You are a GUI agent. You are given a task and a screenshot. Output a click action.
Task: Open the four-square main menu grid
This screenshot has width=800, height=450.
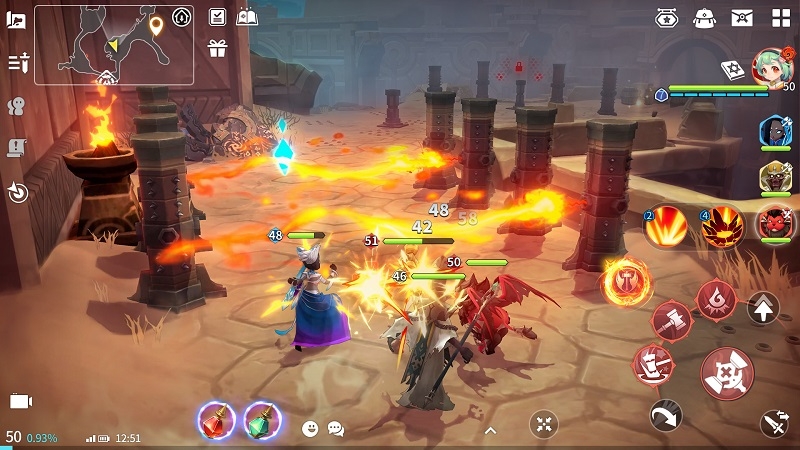point(780,17)
